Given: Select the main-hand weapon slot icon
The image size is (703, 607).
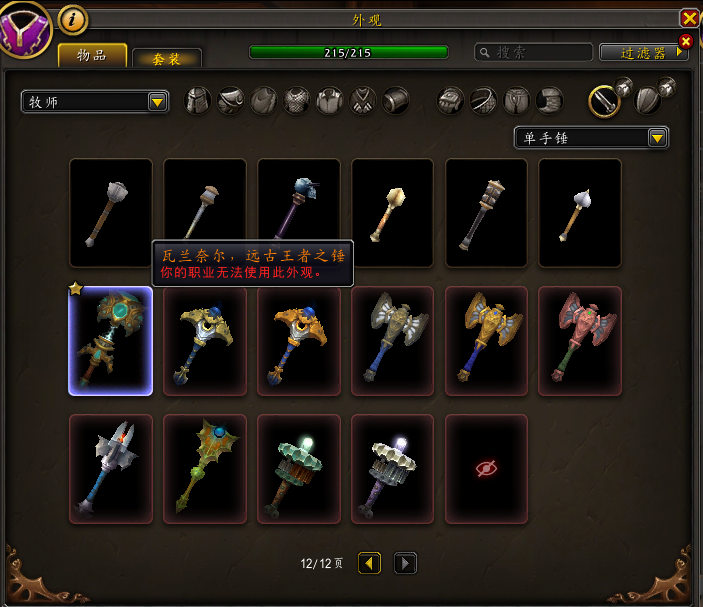Looking at the screenshot, I should click(x=604, y=99).
